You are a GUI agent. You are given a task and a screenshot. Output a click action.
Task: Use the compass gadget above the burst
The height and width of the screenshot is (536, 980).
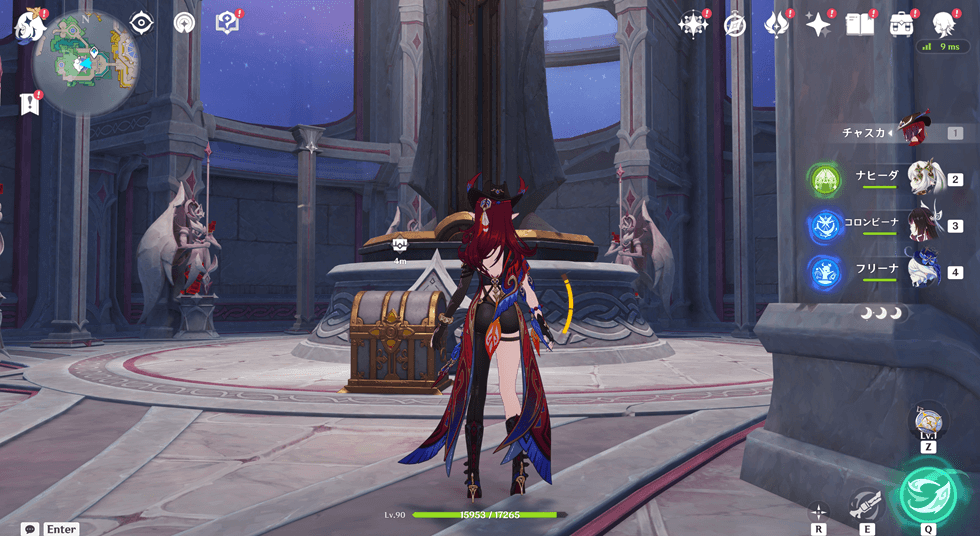click(928, 420)
